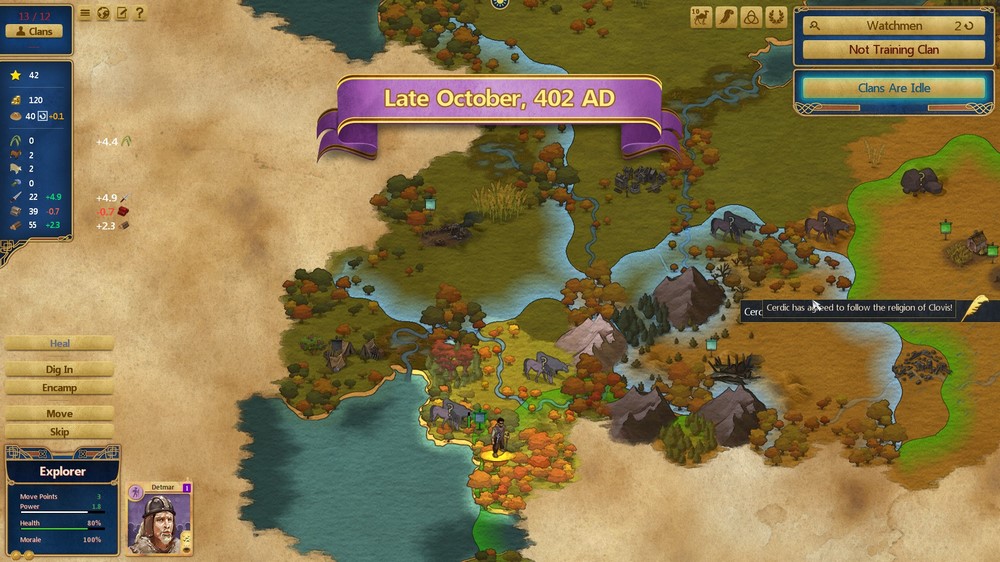Click the Not Training Clan button
Screen dimensions: 1000x562
(893, 49)
